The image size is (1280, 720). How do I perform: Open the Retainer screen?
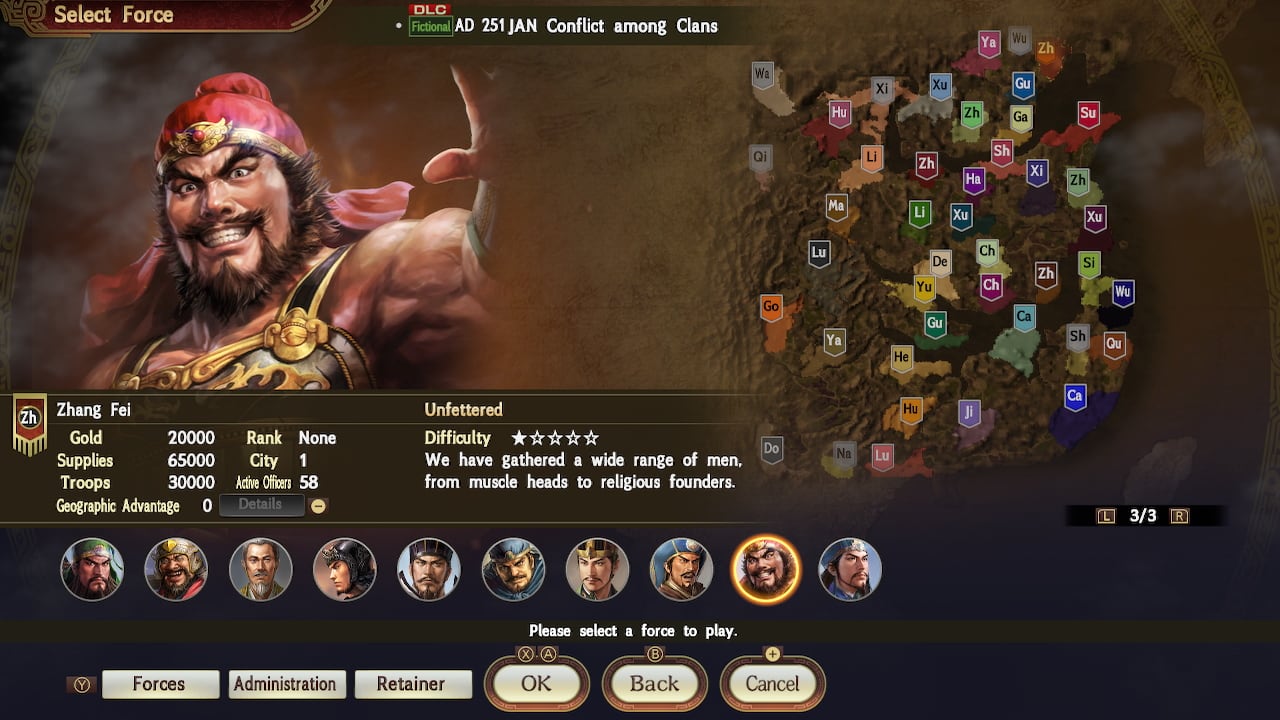[x=413, y=684]
